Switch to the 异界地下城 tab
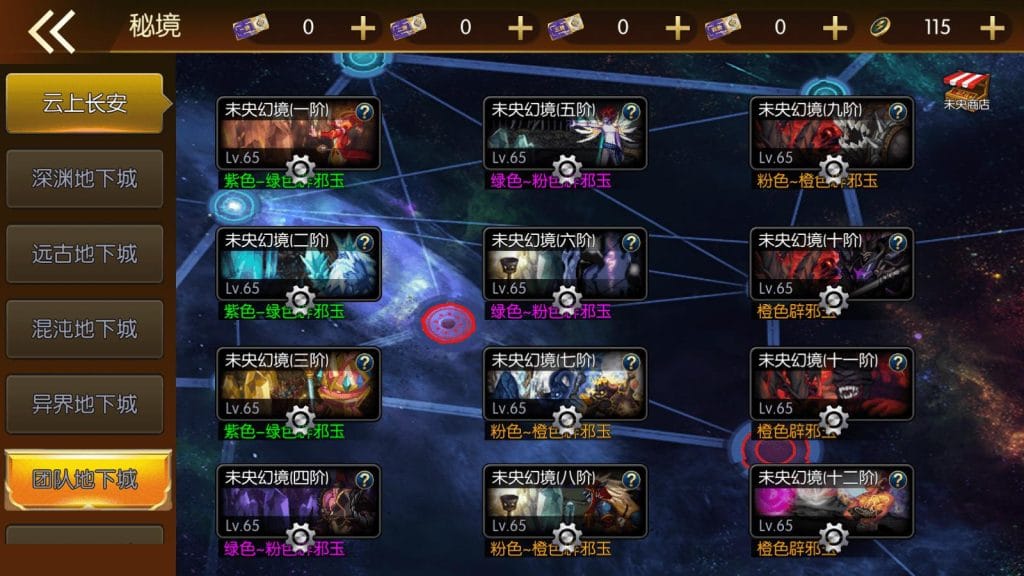The height and width of the screenshot is (576, 1024). (85, 404)
